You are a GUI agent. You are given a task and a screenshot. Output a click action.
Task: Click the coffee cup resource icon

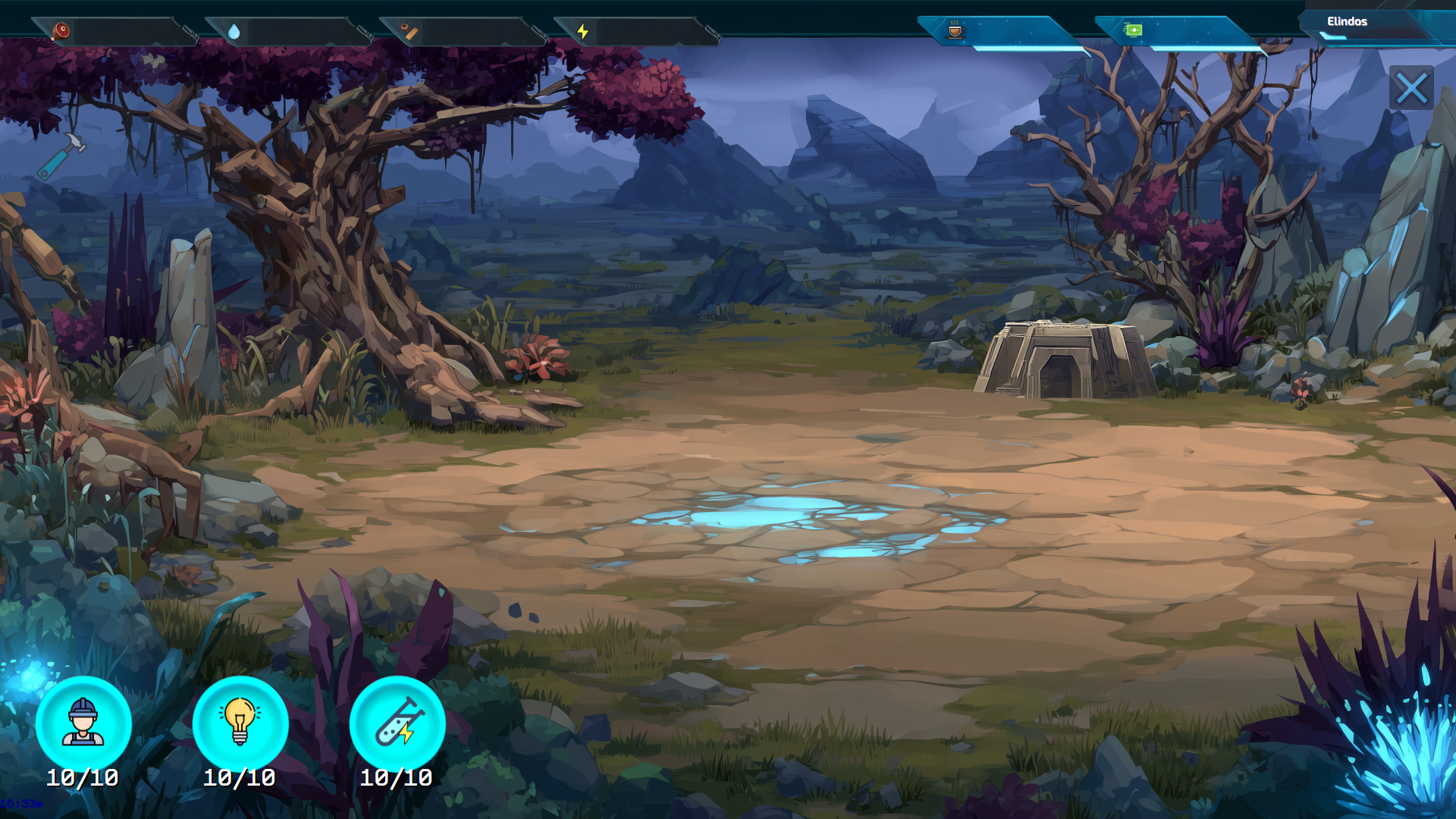click(955, 30)
